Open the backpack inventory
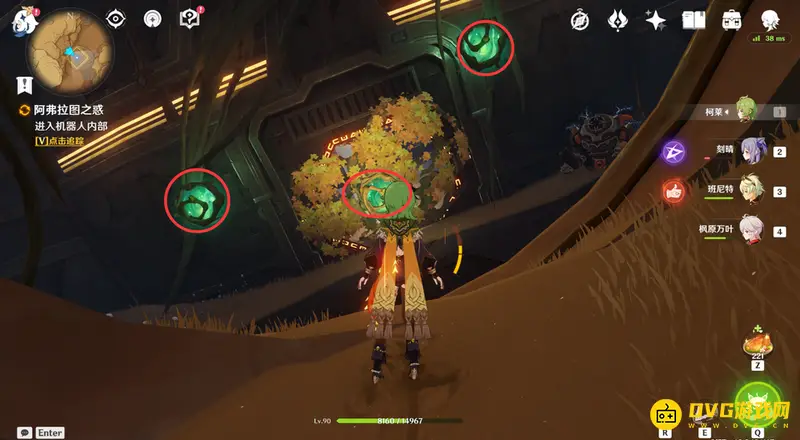Screen dimensions: 800x440 click(x=730, y=20)
